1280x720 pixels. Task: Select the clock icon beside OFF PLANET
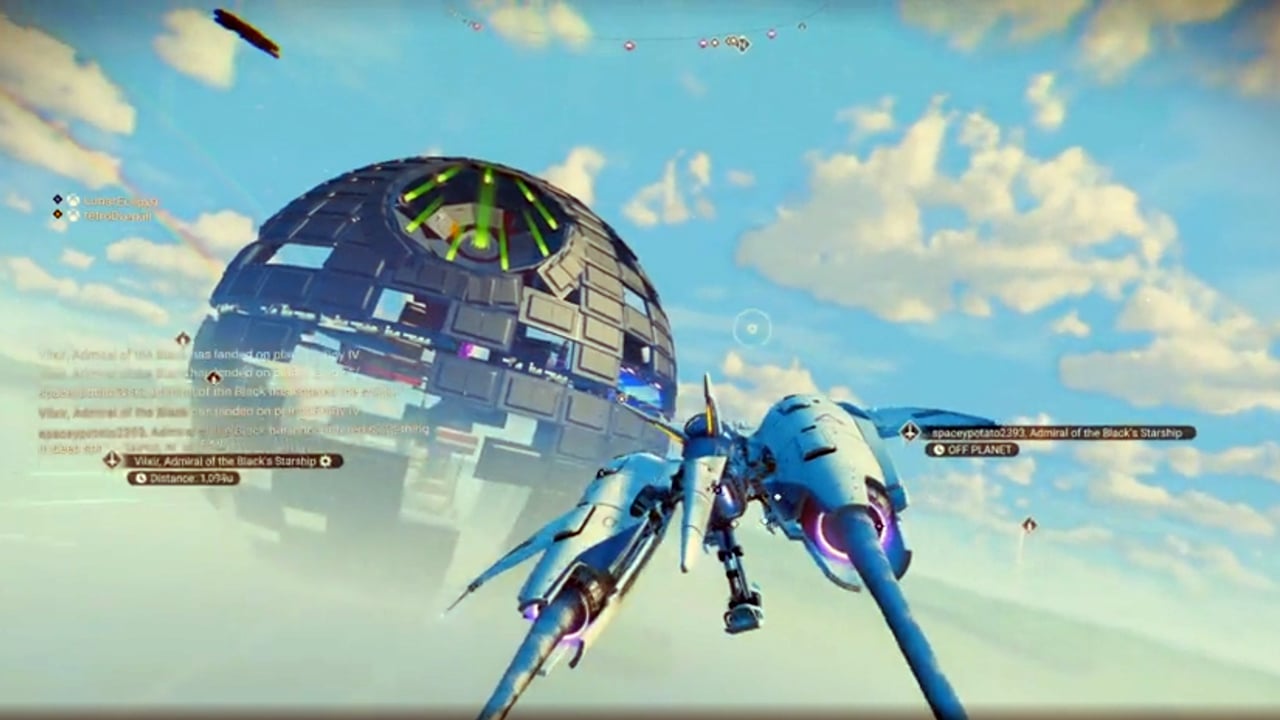938,450
